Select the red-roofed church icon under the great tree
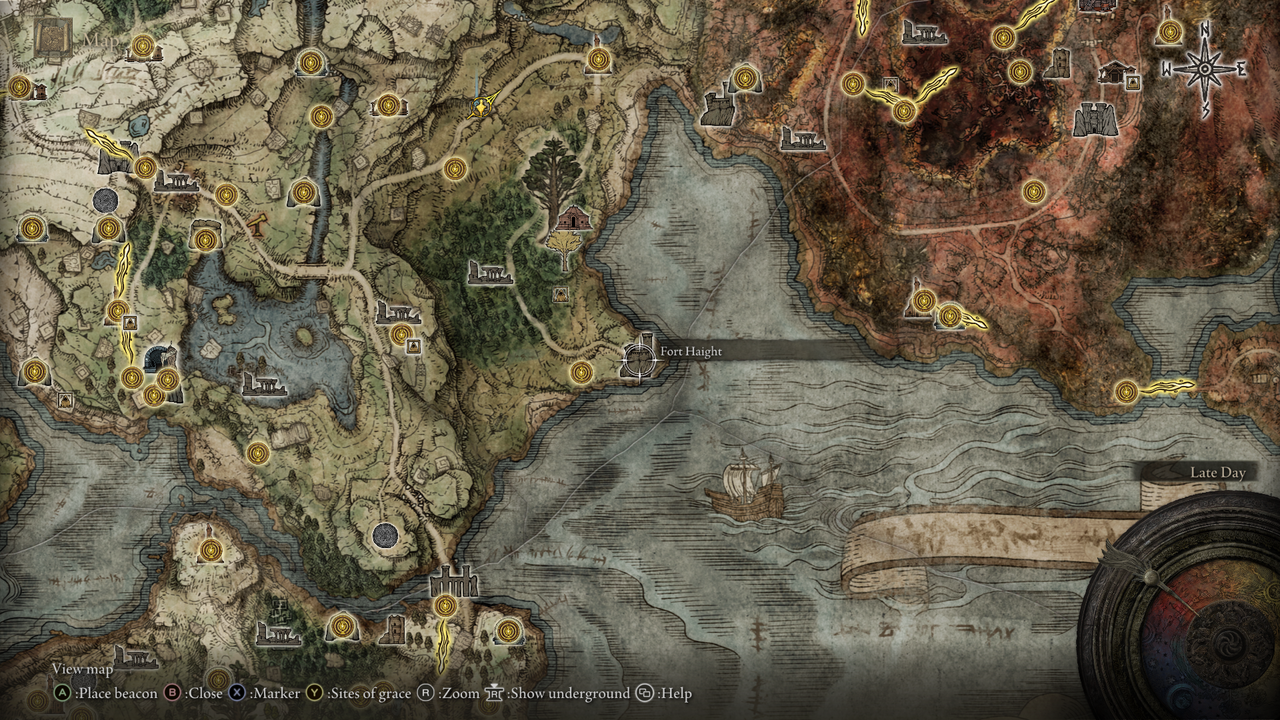The image size is (1280, 720). click(x=572, y=217)
